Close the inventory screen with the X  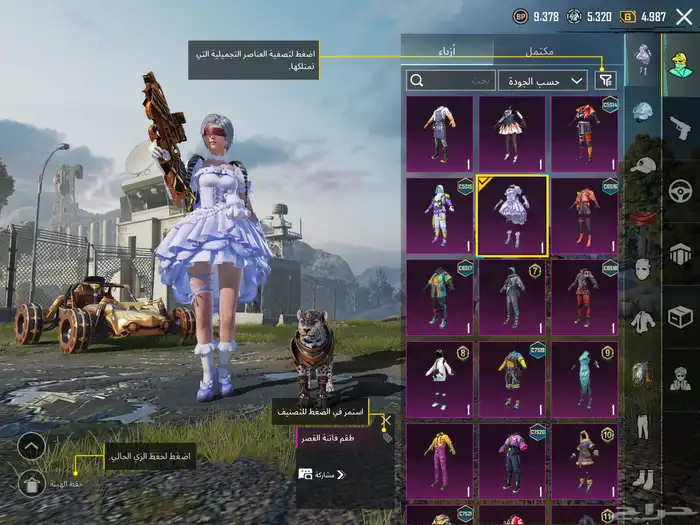[683, 17]
